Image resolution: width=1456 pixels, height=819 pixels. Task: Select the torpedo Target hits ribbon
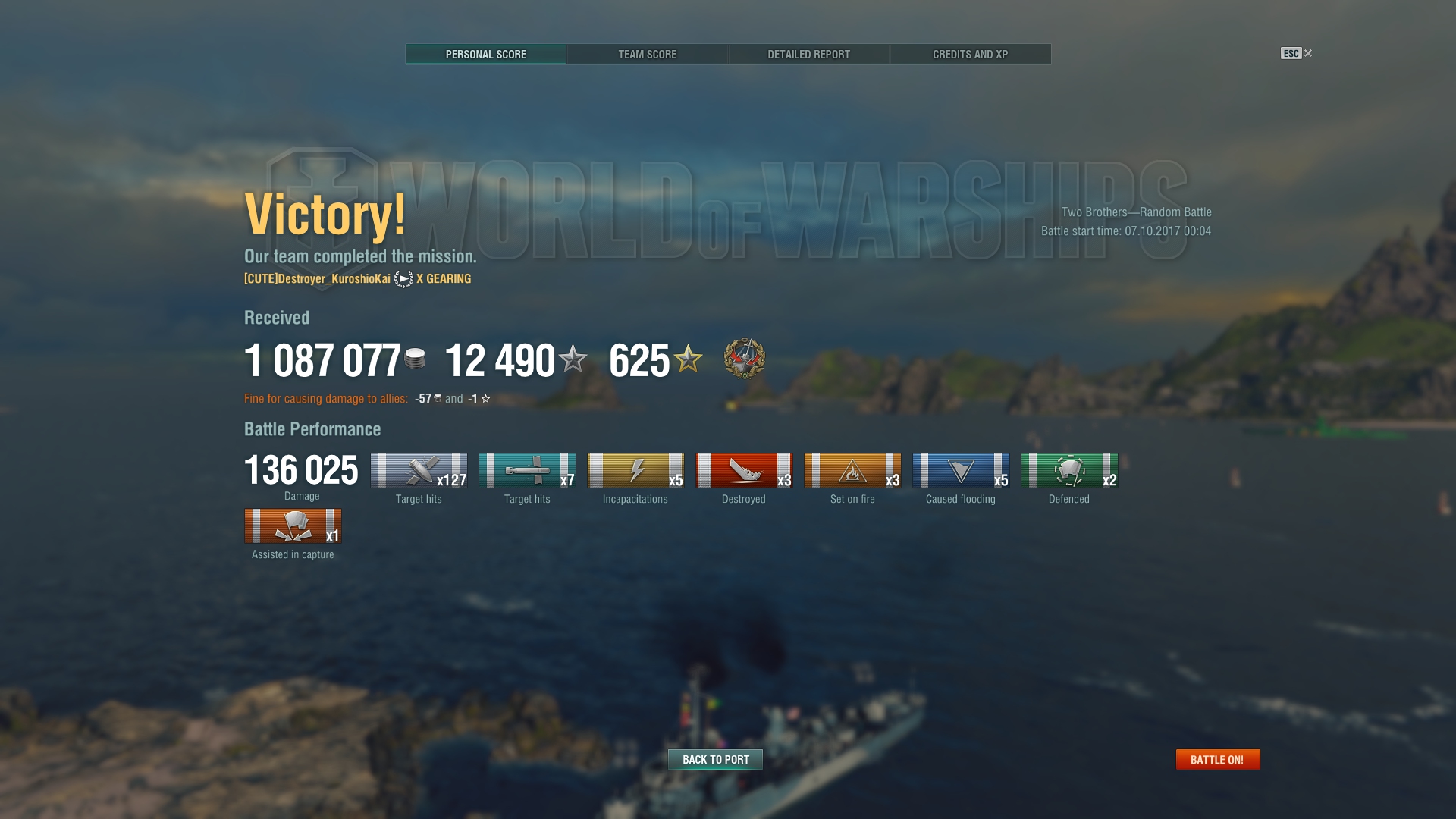527,471
